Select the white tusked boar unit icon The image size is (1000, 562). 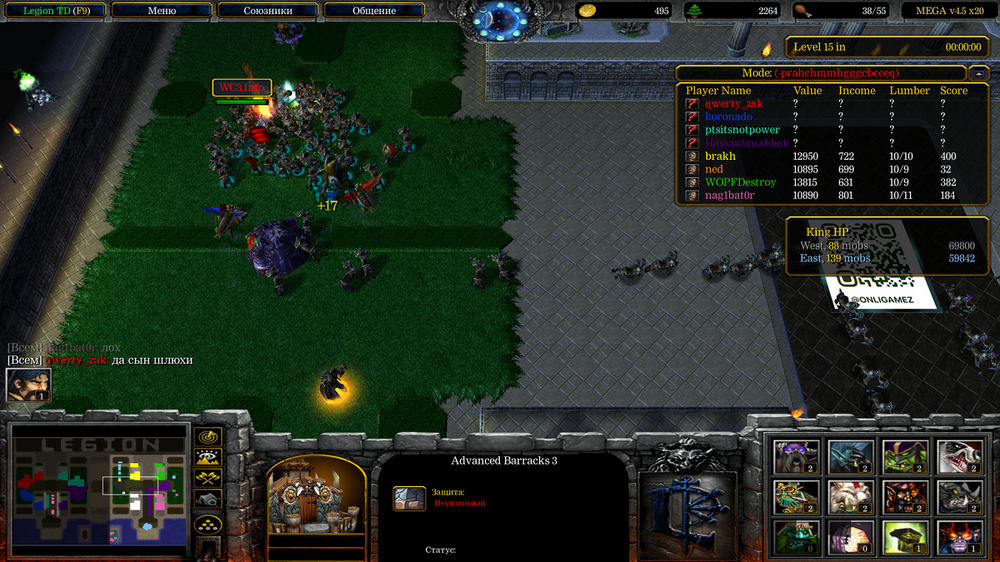pyautogui.click(x=850, y=496)
